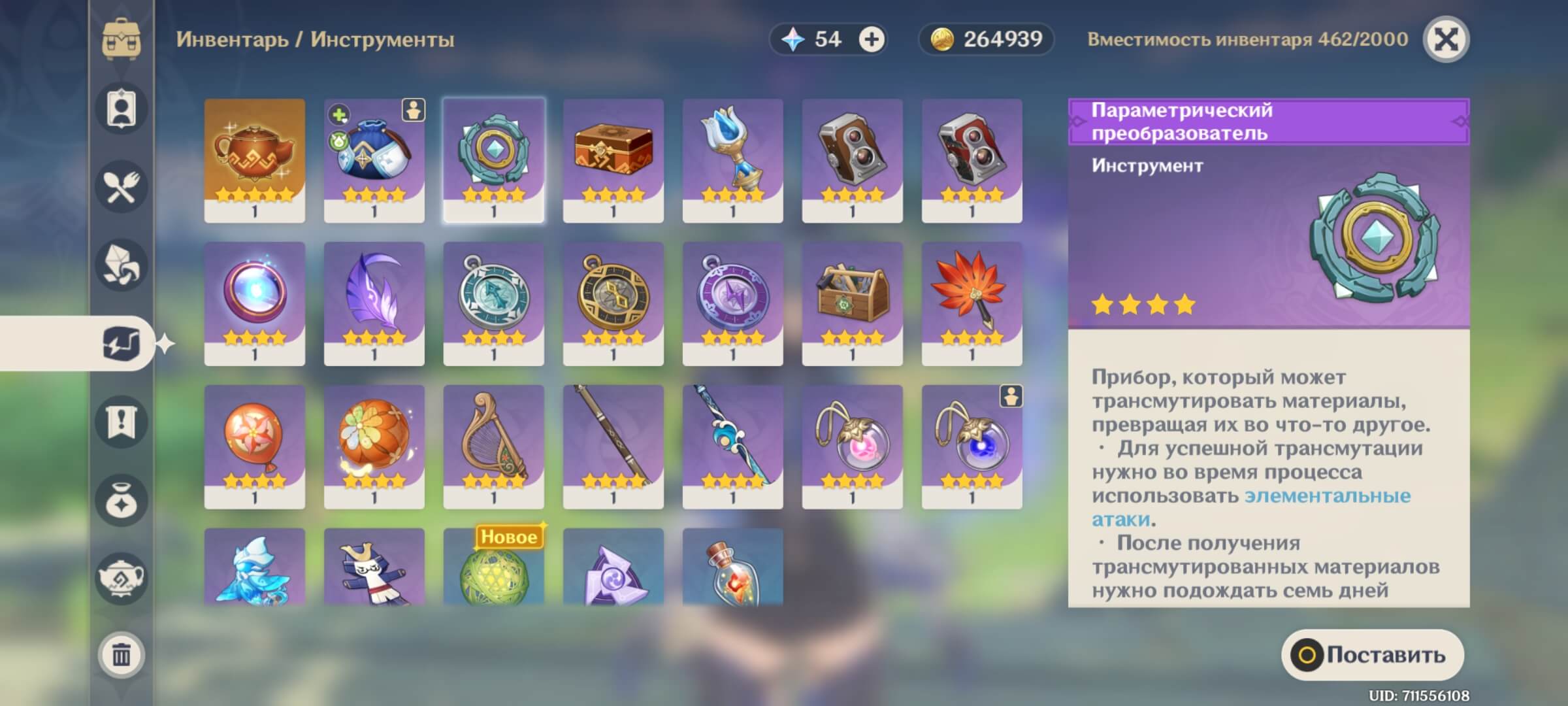Select the Serenitea teapot item slot
Viewport: 1568px width, 706px height.
[x=254, y=160]
